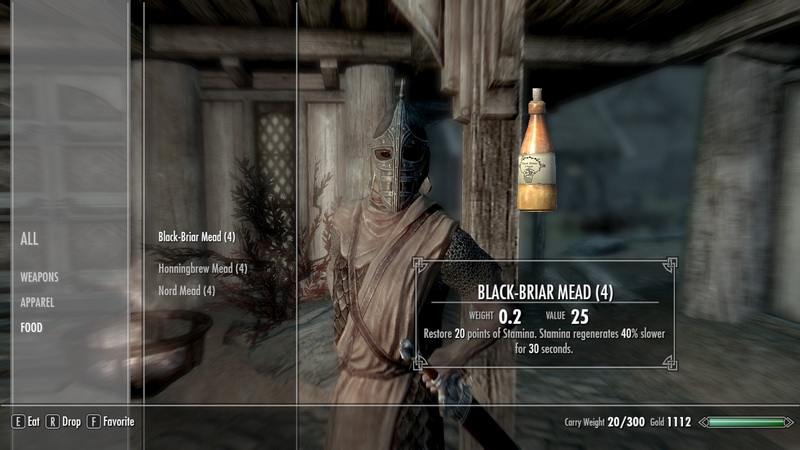The image size is (800, 450).
Task: Switch to the ALL items category
Action: (30, 239)
